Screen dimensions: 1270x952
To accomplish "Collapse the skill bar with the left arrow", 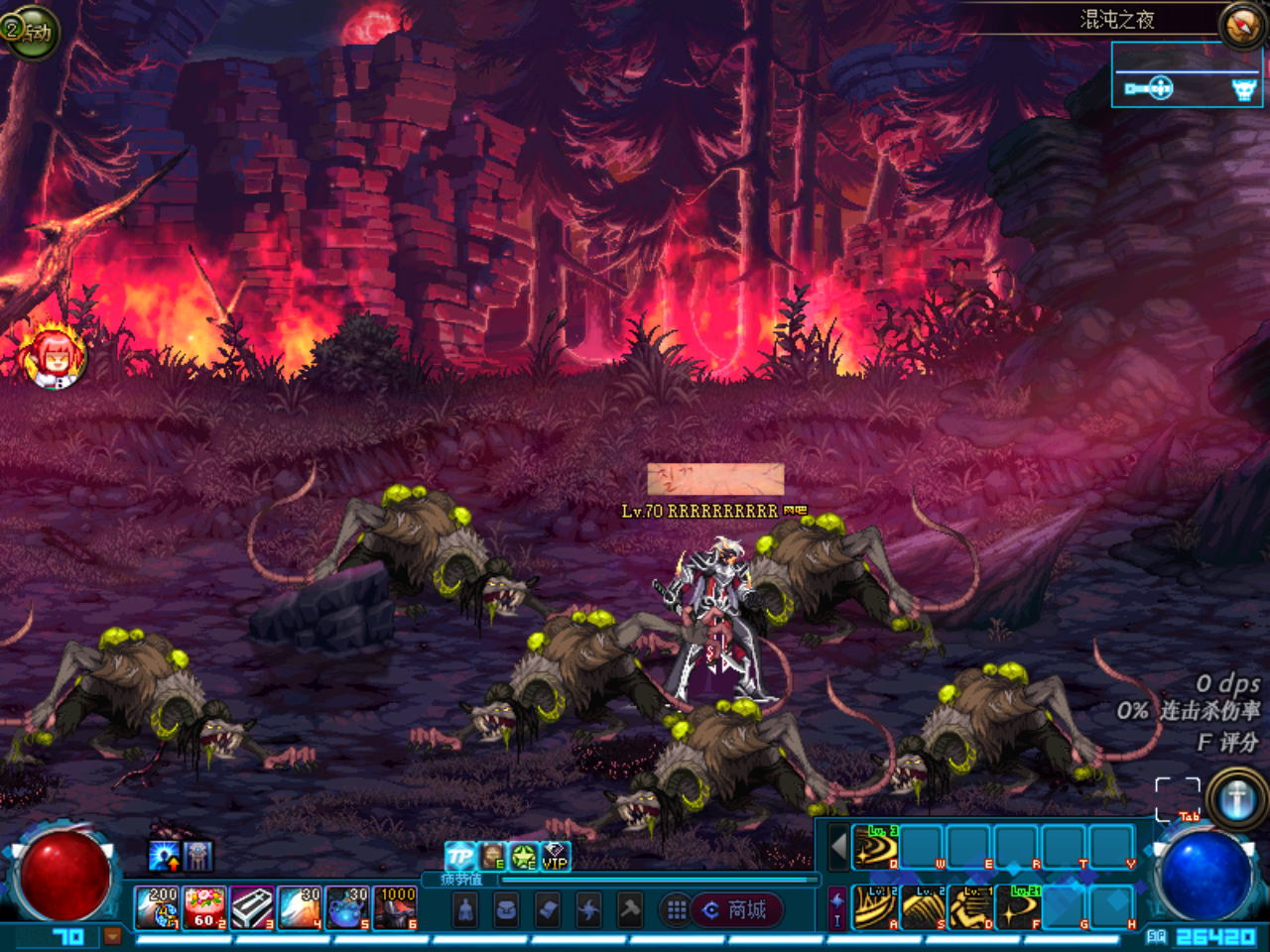I will coord(838,847).
